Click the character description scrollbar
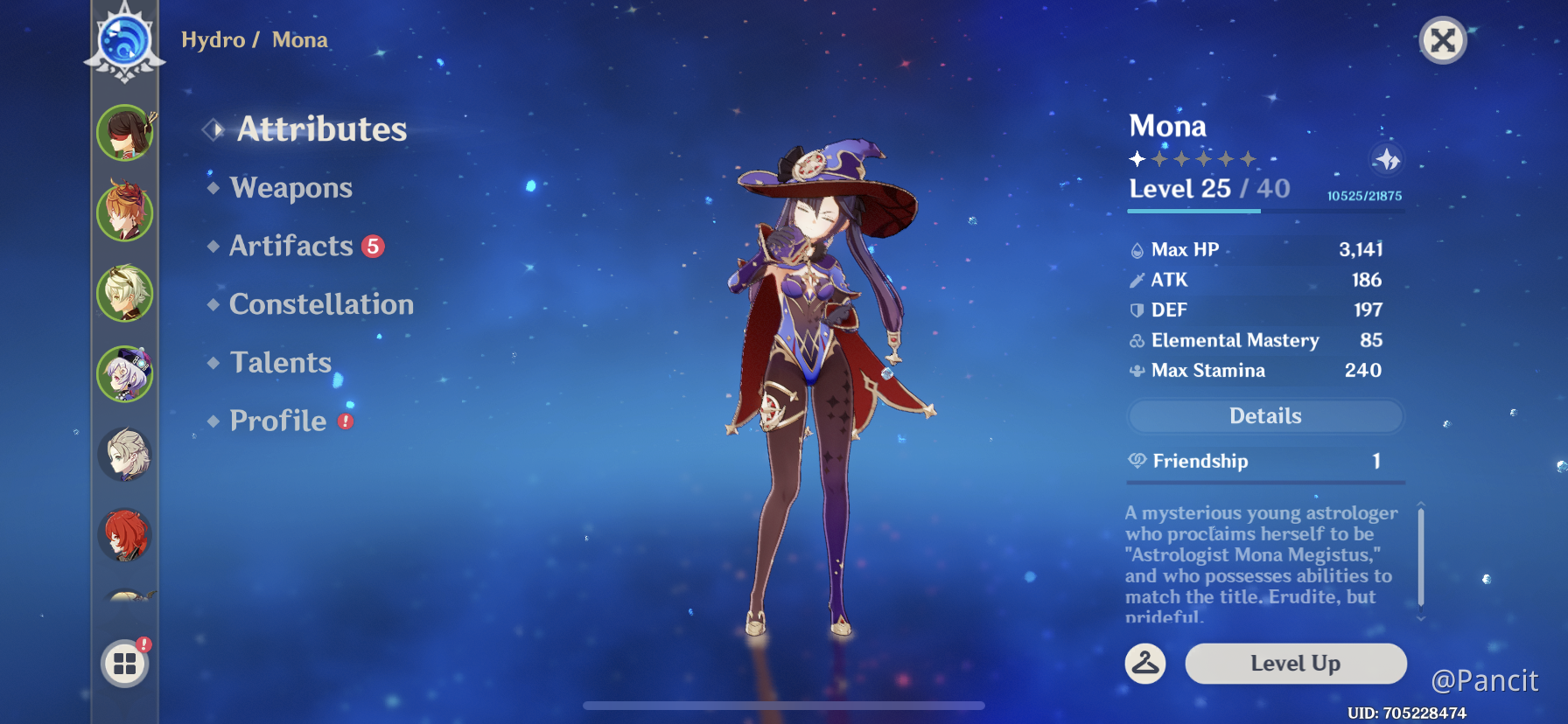1568x724 pixels. click(1420, 558)
